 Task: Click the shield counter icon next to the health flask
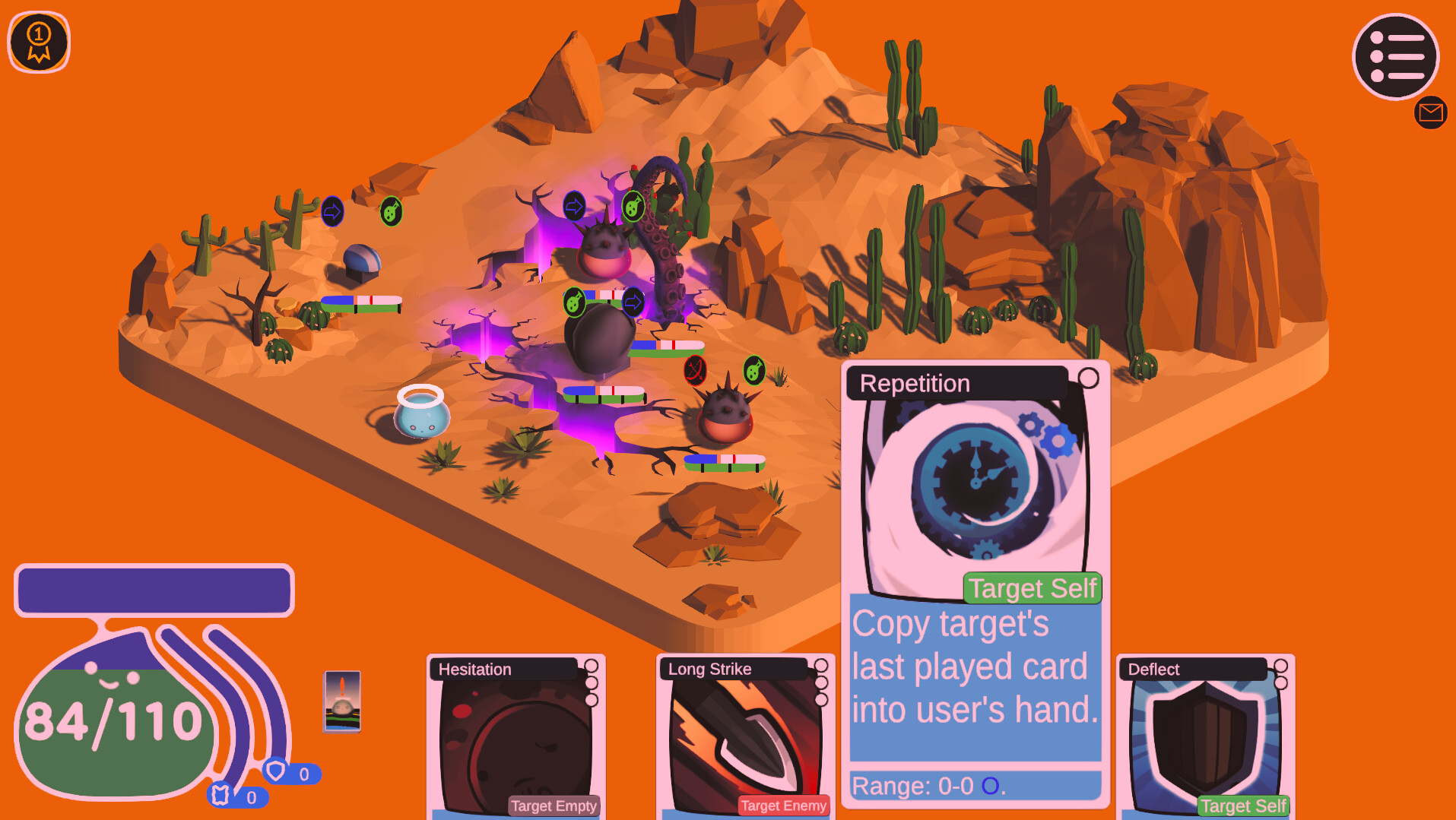(276, 771)
